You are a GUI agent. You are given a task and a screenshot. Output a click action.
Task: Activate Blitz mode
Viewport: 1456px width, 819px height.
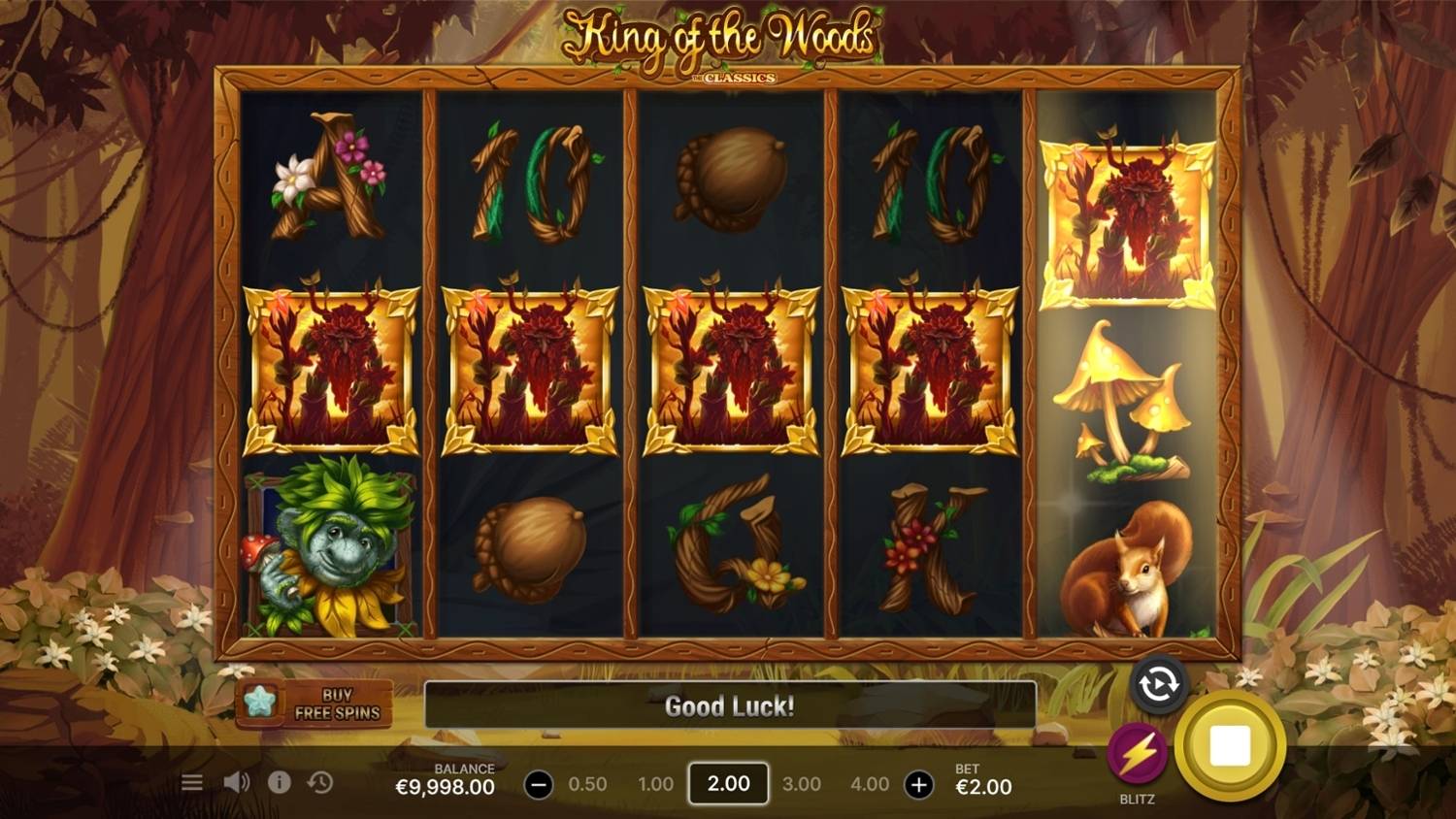point(1137,754)
